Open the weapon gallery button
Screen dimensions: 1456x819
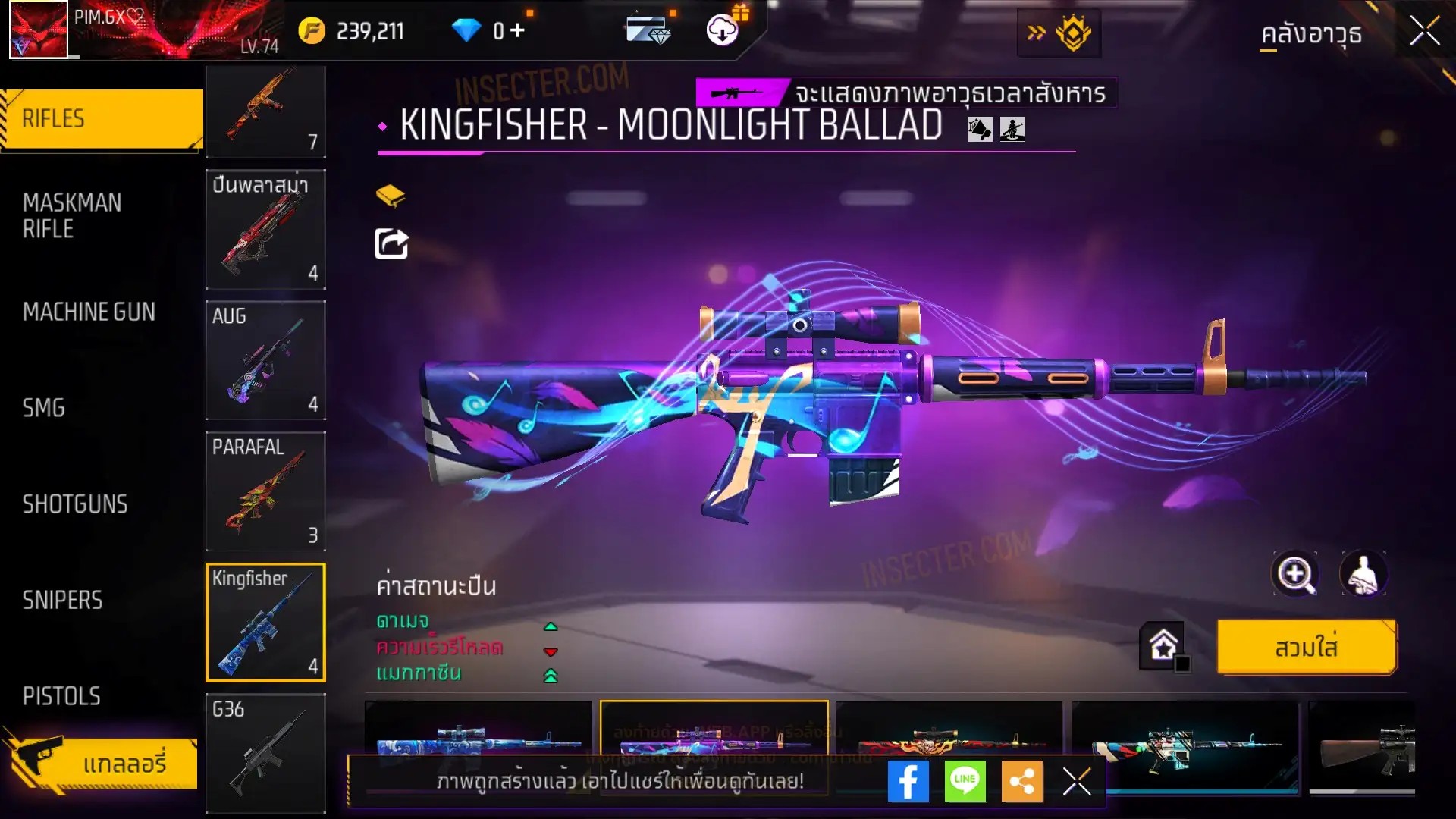[x=102, y=763]
